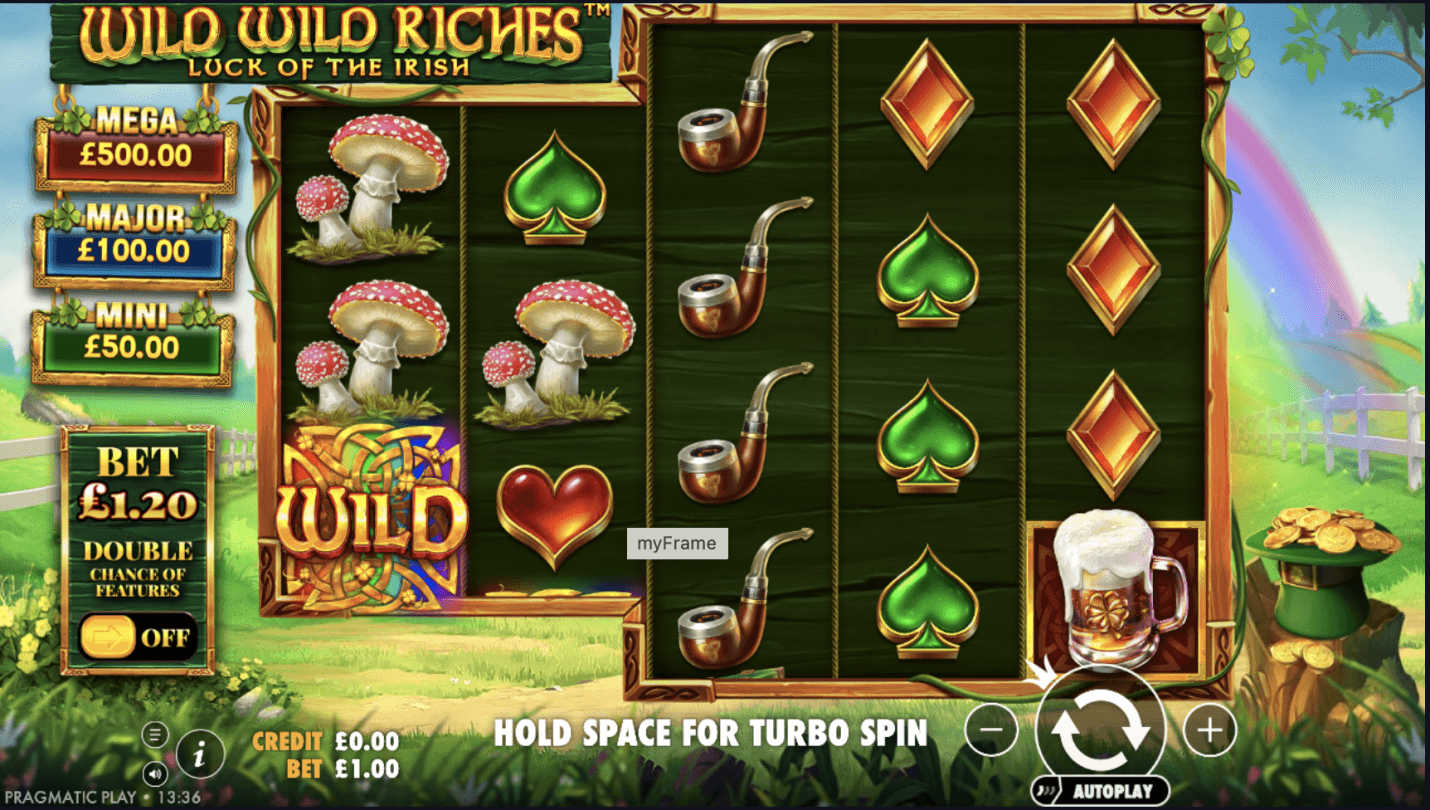Click the PRAGMATIC PLAY branding text
This screenshot has width=1430, height=810.
(x=70, y=795)
